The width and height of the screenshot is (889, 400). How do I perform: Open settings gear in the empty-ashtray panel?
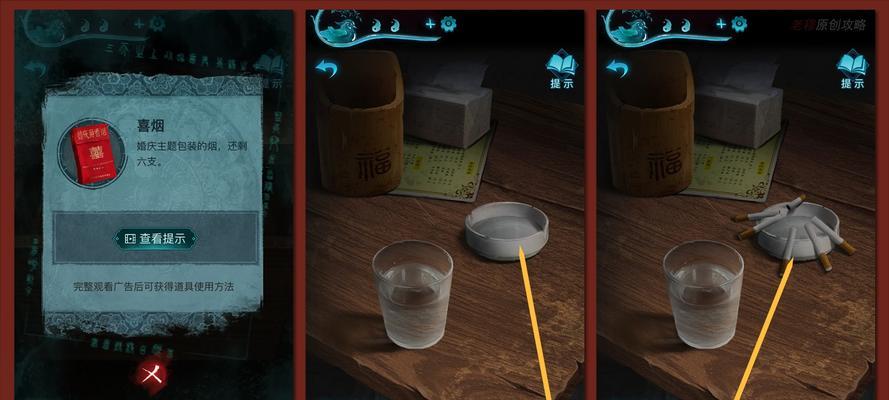tap(448, 23)
